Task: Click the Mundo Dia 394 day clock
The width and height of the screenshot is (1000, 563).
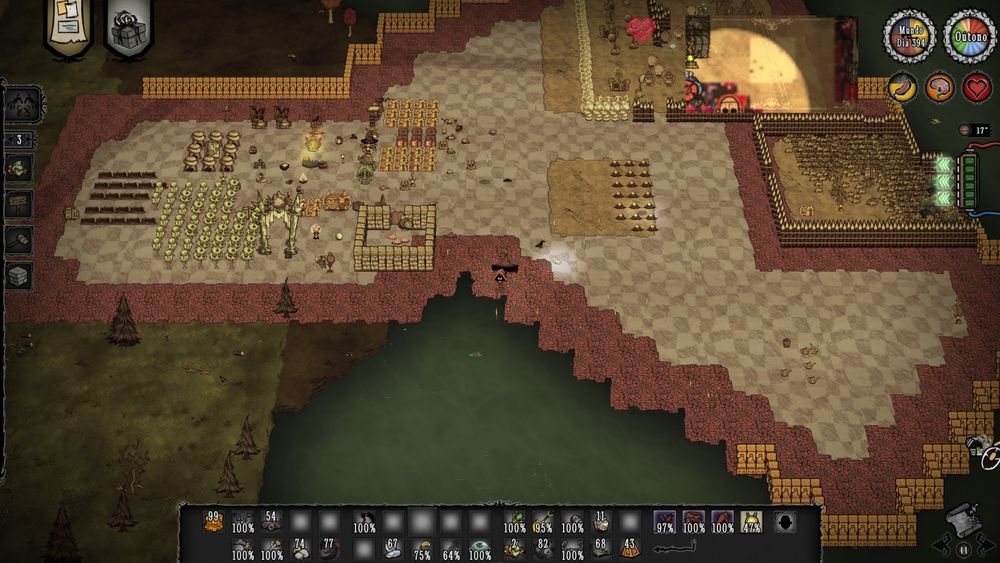Action: [909, 35]
